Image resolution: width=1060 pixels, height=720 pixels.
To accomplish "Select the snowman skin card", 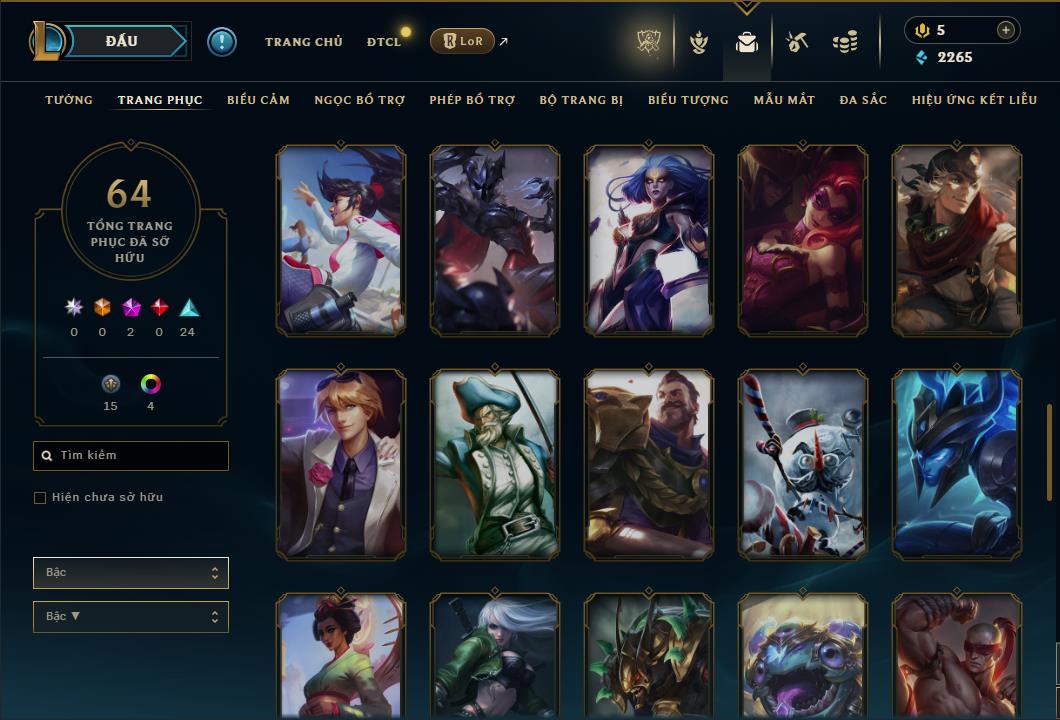I will (x=803, y=464).
